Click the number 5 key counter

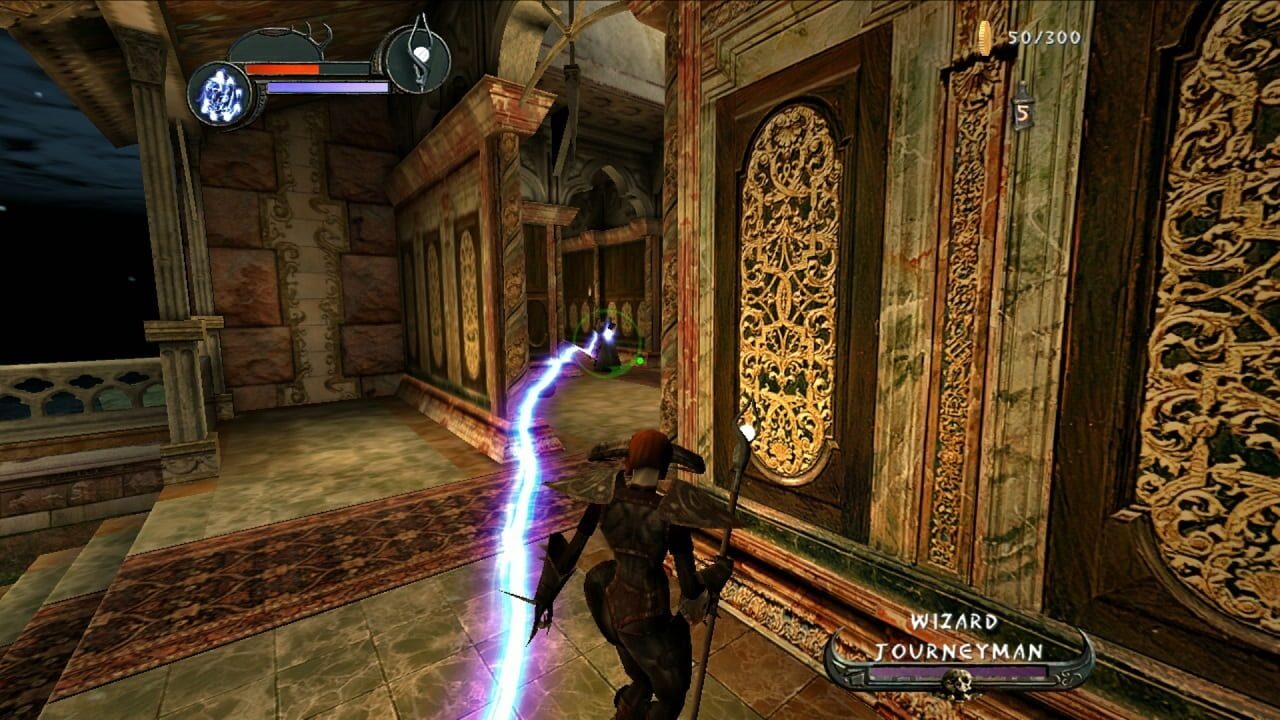pyautogui.click(x=1023, y=112)
